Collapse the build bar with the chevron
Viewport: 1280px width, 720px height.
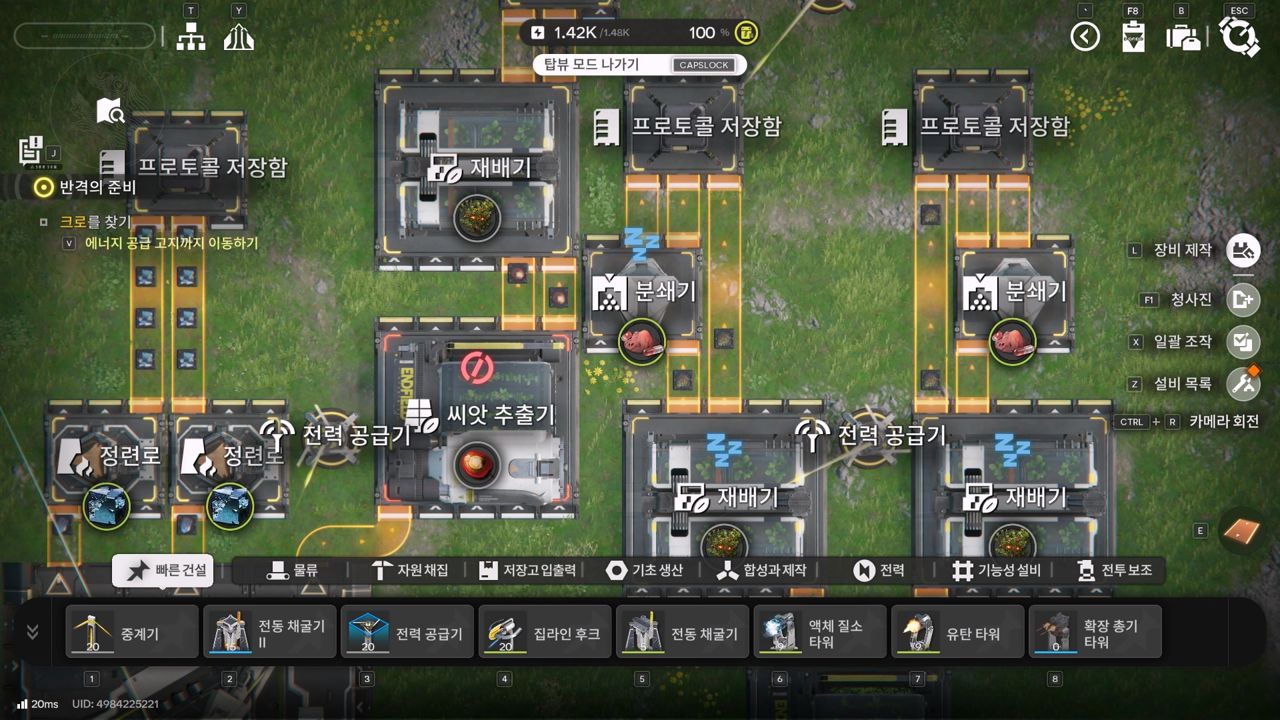33,632
